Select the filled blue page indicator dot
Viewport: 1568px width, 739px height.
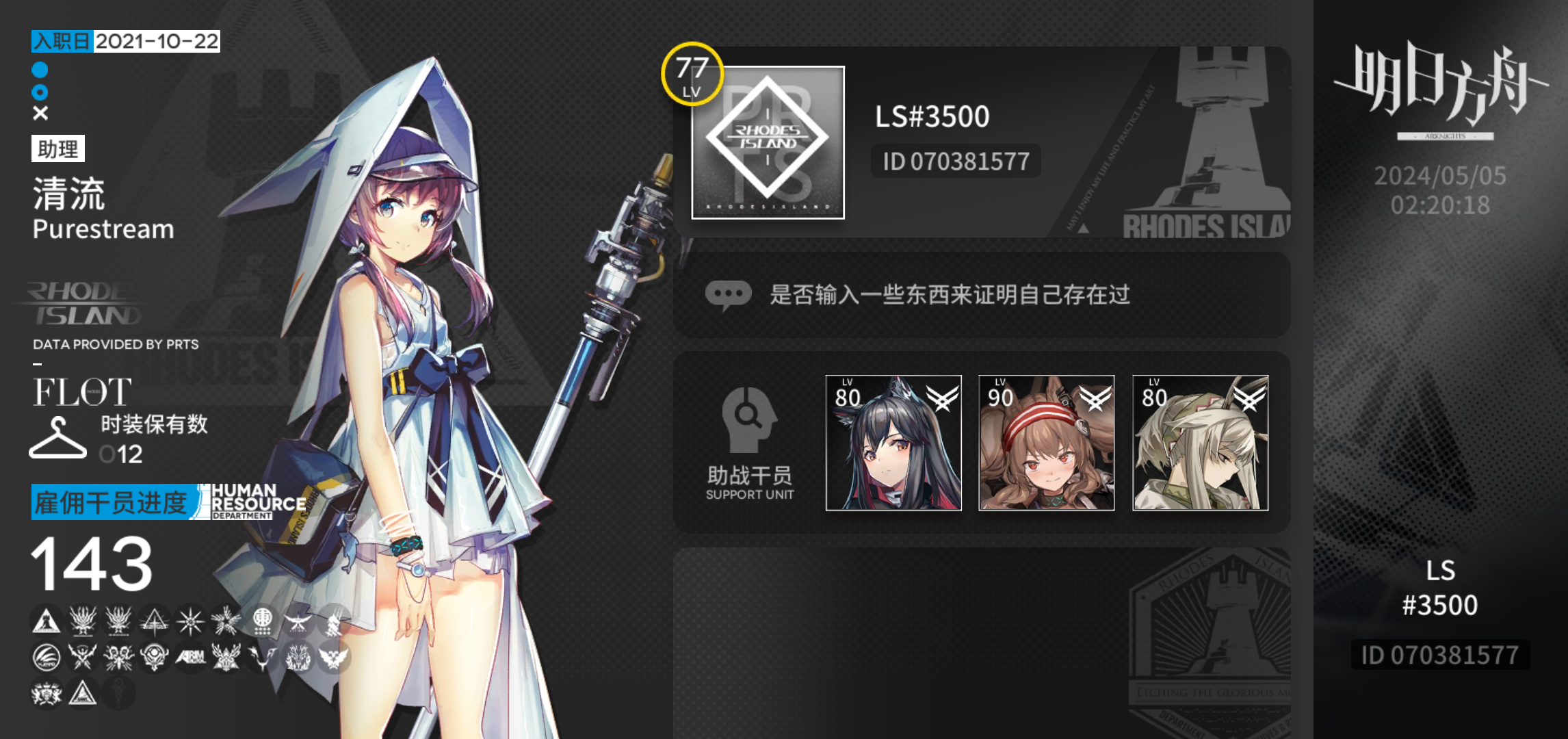point(40,68)
